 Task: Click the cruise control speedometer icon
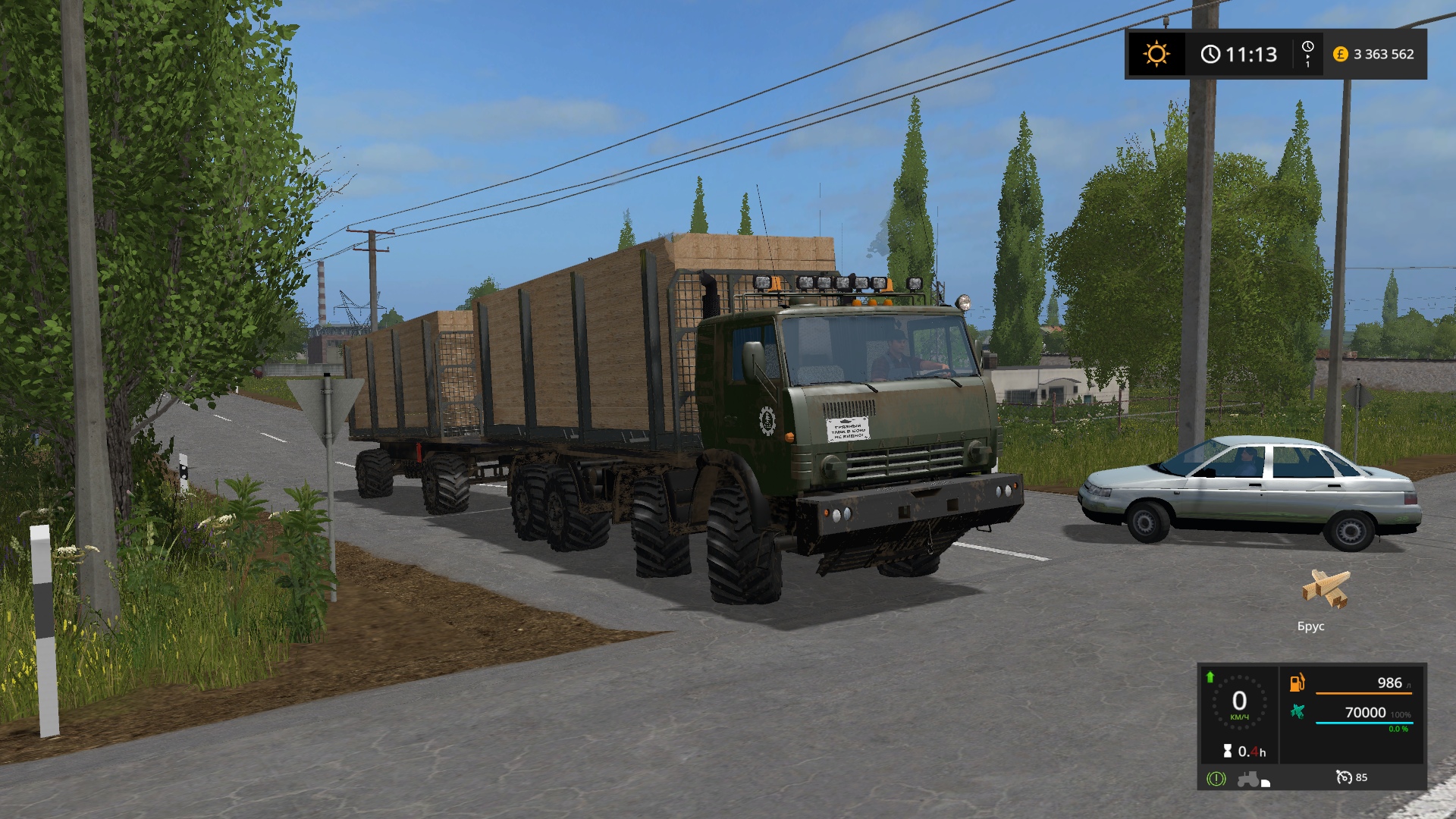pos(1344,777)
